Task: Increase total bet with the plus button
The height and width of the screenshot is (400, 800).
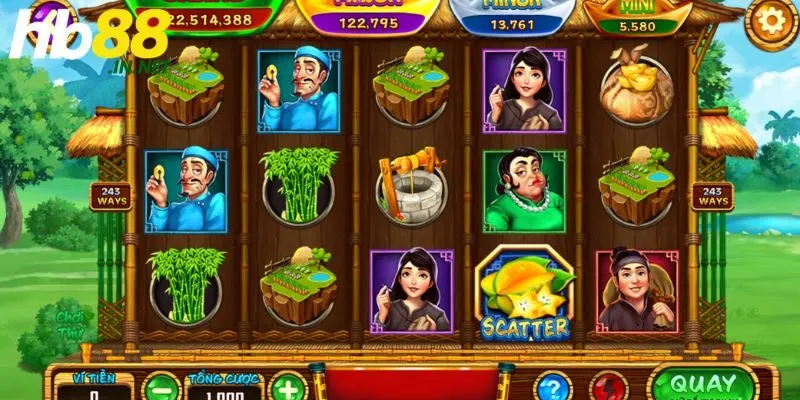Action: tap(287, 387)
